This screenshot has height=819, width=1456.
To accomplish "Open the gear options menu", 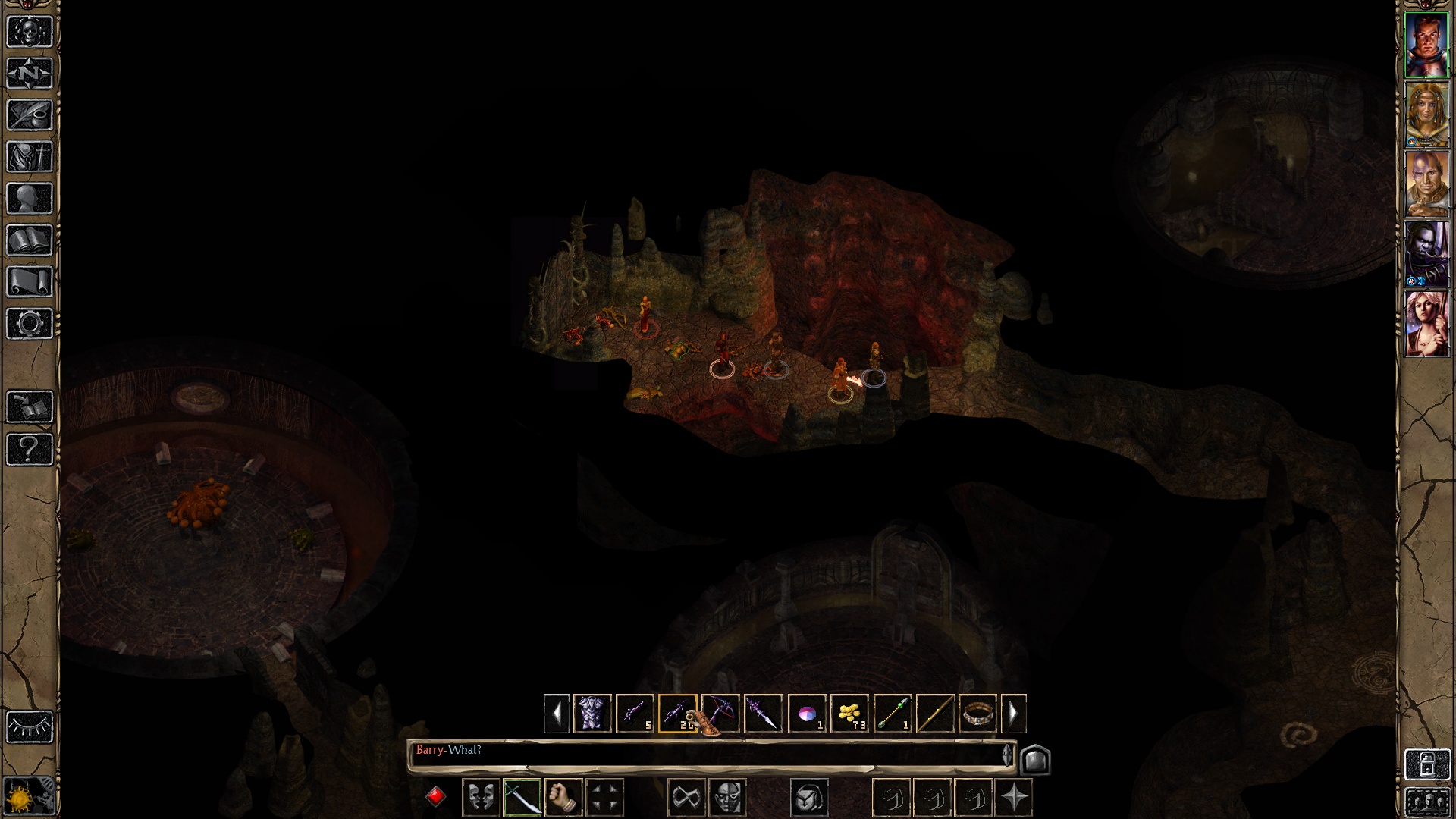I will (x=30, y=324).
